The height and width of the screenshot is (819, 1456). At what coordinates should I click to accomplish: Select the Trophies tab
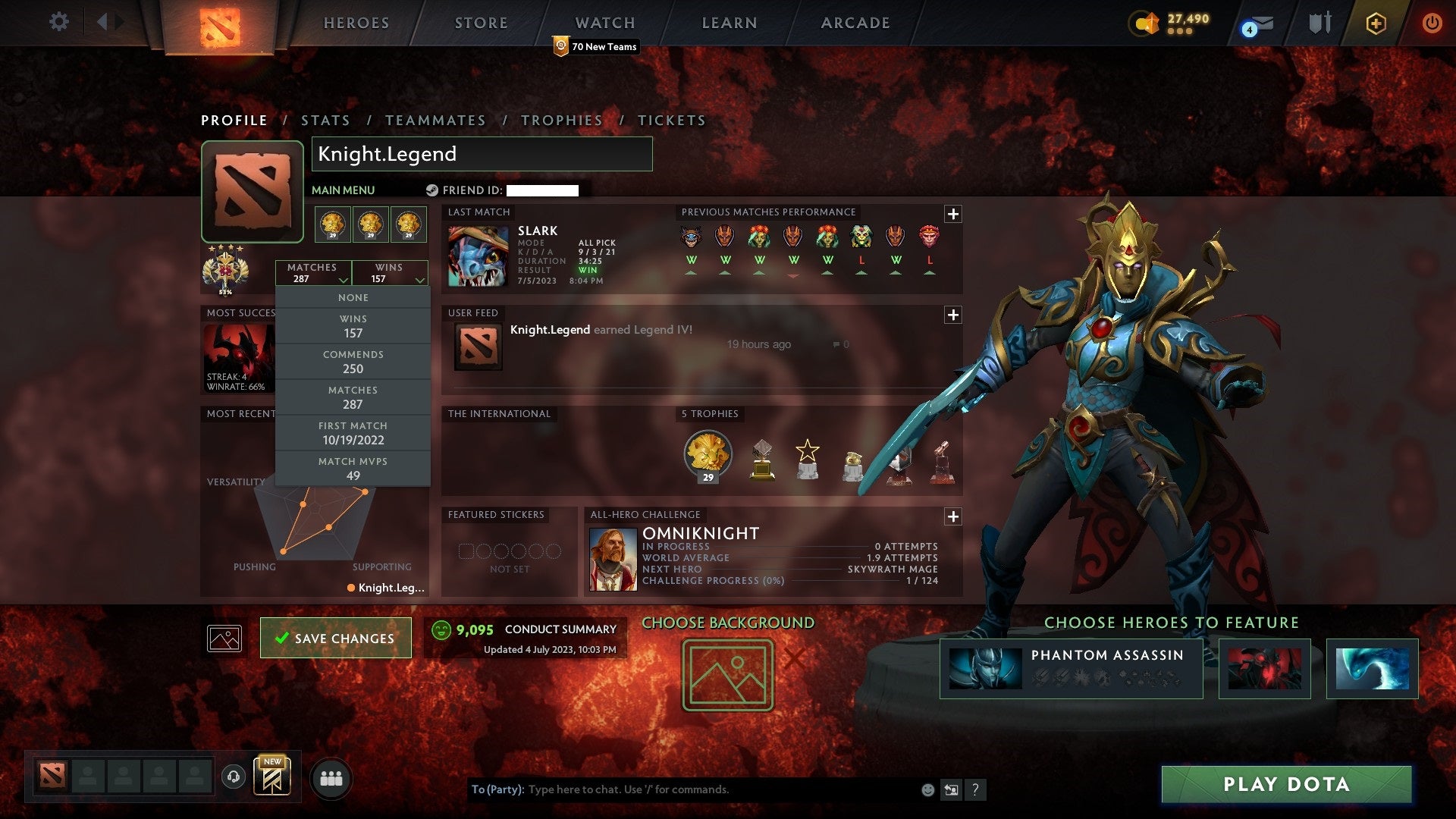[561, 120]
